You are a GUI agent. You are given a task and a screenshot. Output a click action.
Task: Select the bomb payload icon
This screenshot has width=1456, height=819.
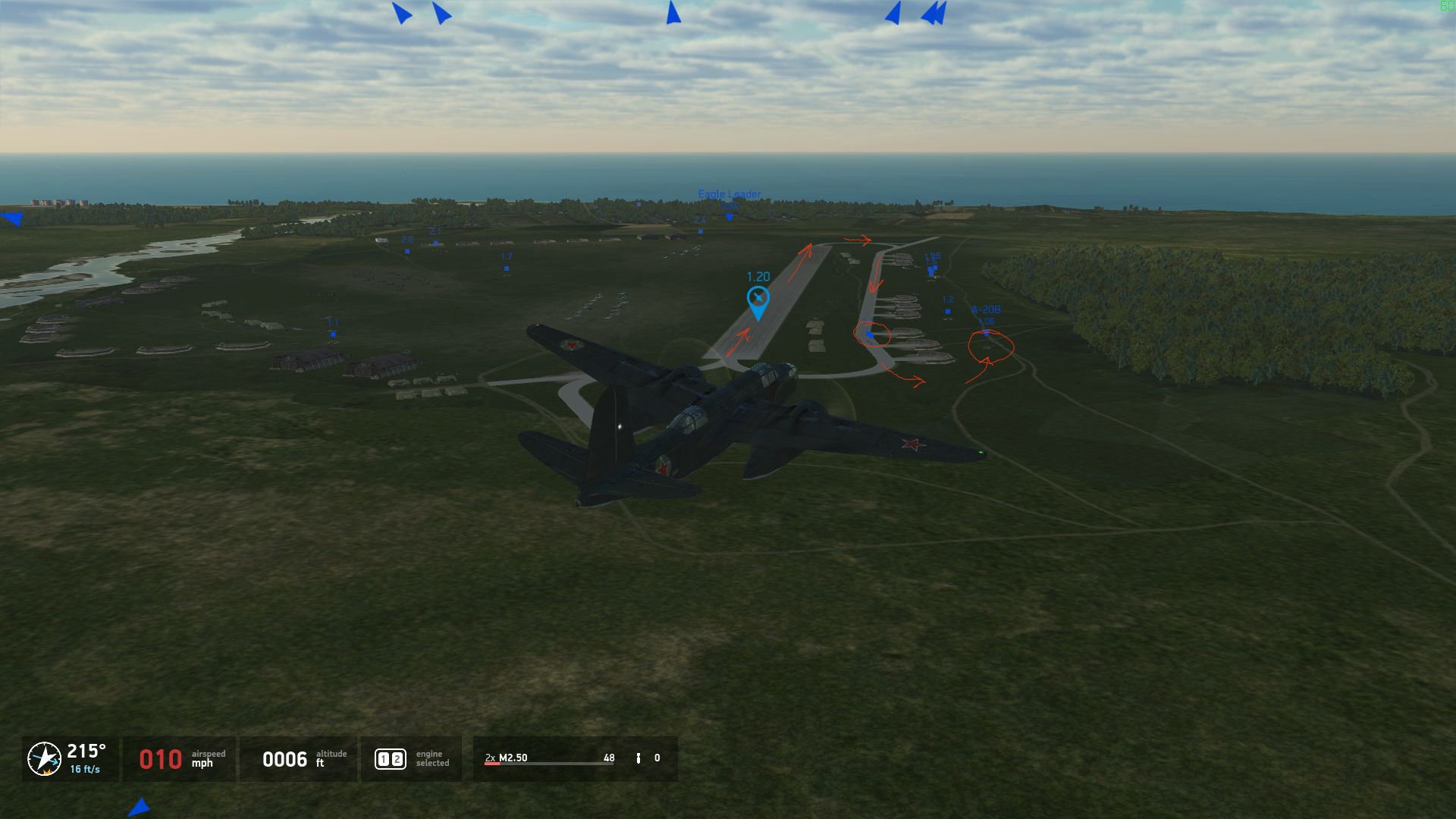coord(639,758)
